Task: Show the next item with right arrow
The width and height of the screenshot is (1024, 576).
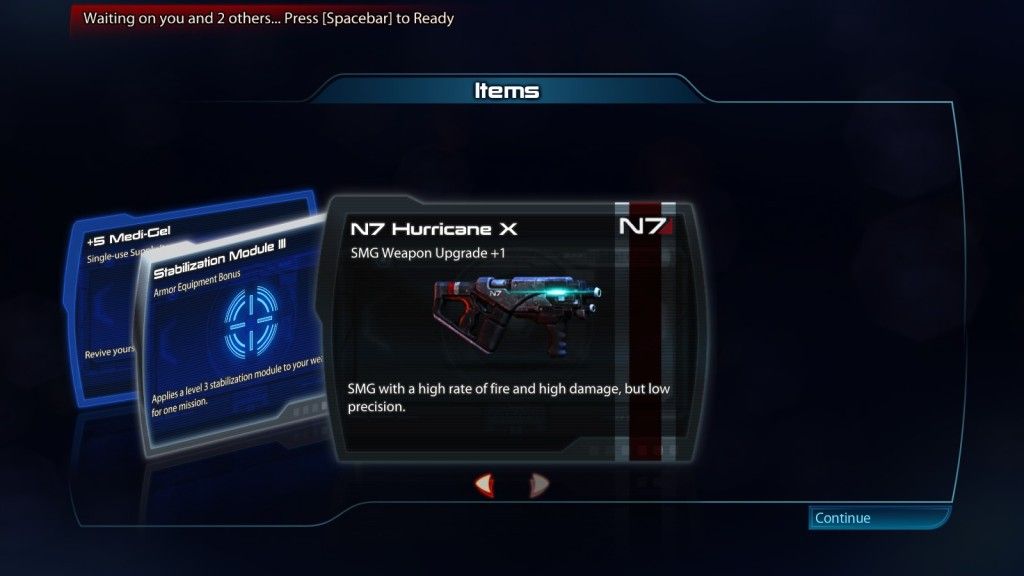Action: click(x=539, y=485)
